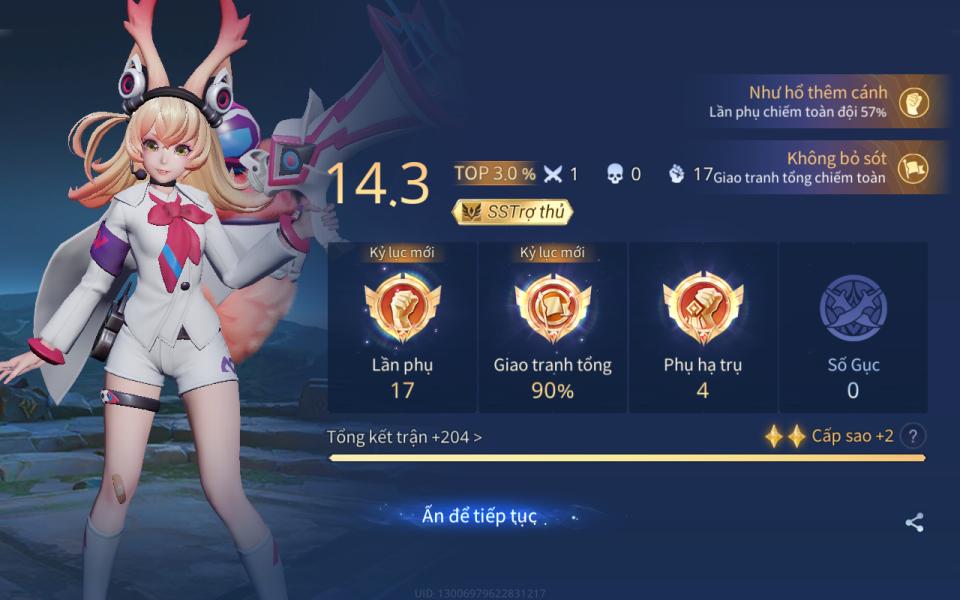Show the "Không bỏ sót" achievement banner
This screenshot has height=600, width=960.
pyautogui.click(x=820, y=167)
